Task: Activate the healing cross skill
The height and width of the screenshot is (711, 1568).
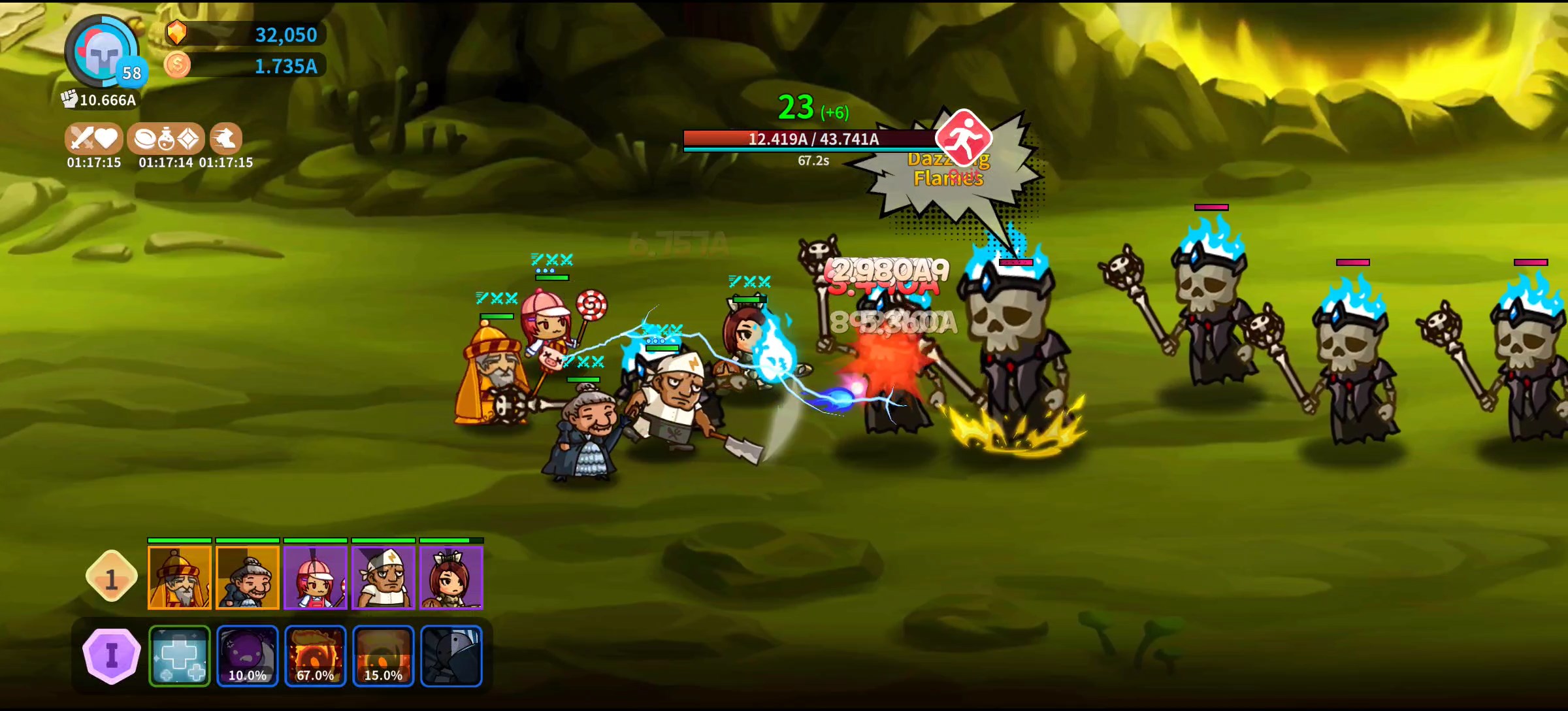Action: 180,656
